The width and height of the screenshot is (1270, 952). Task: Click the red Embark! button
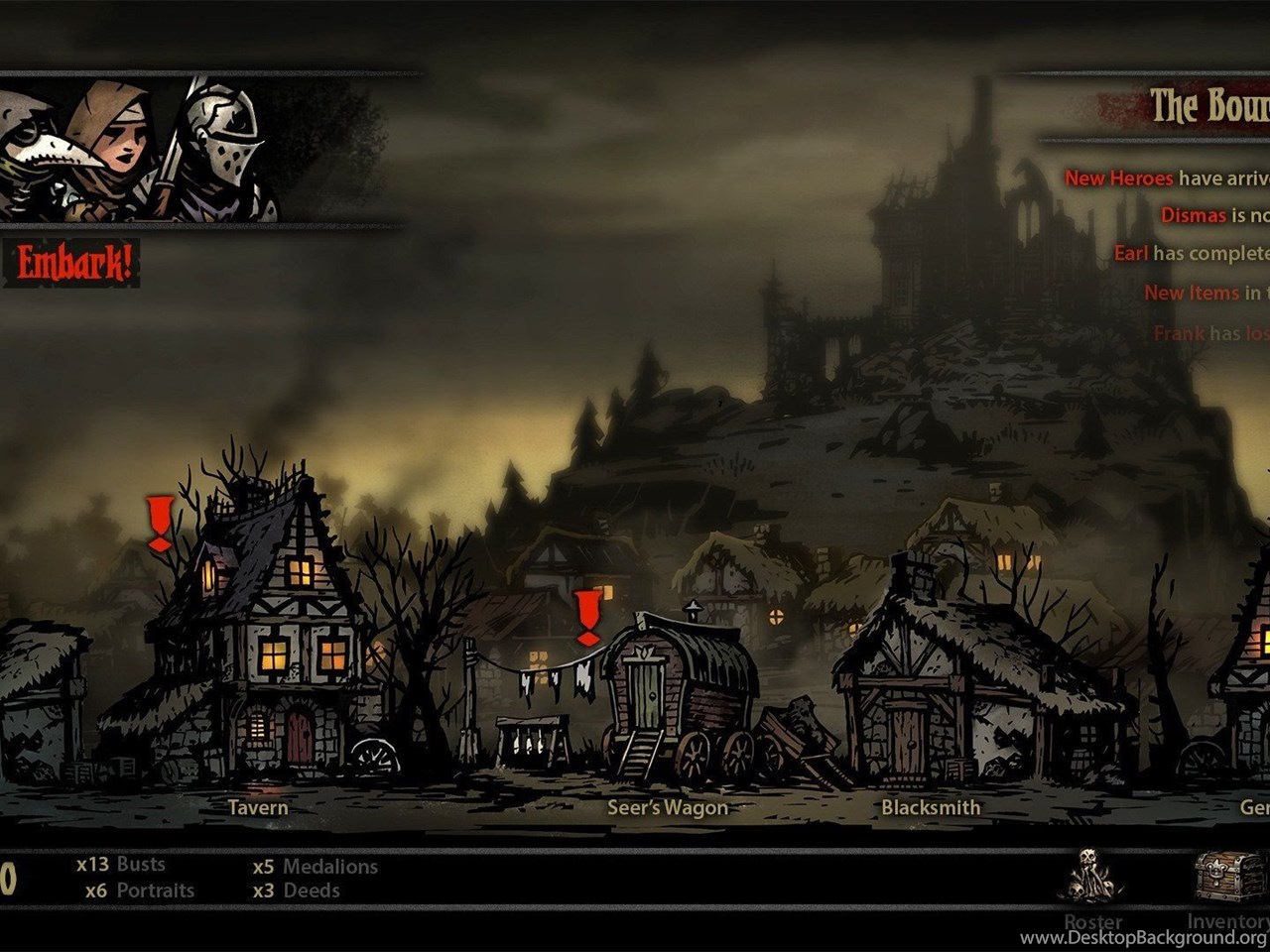point(73,264)
